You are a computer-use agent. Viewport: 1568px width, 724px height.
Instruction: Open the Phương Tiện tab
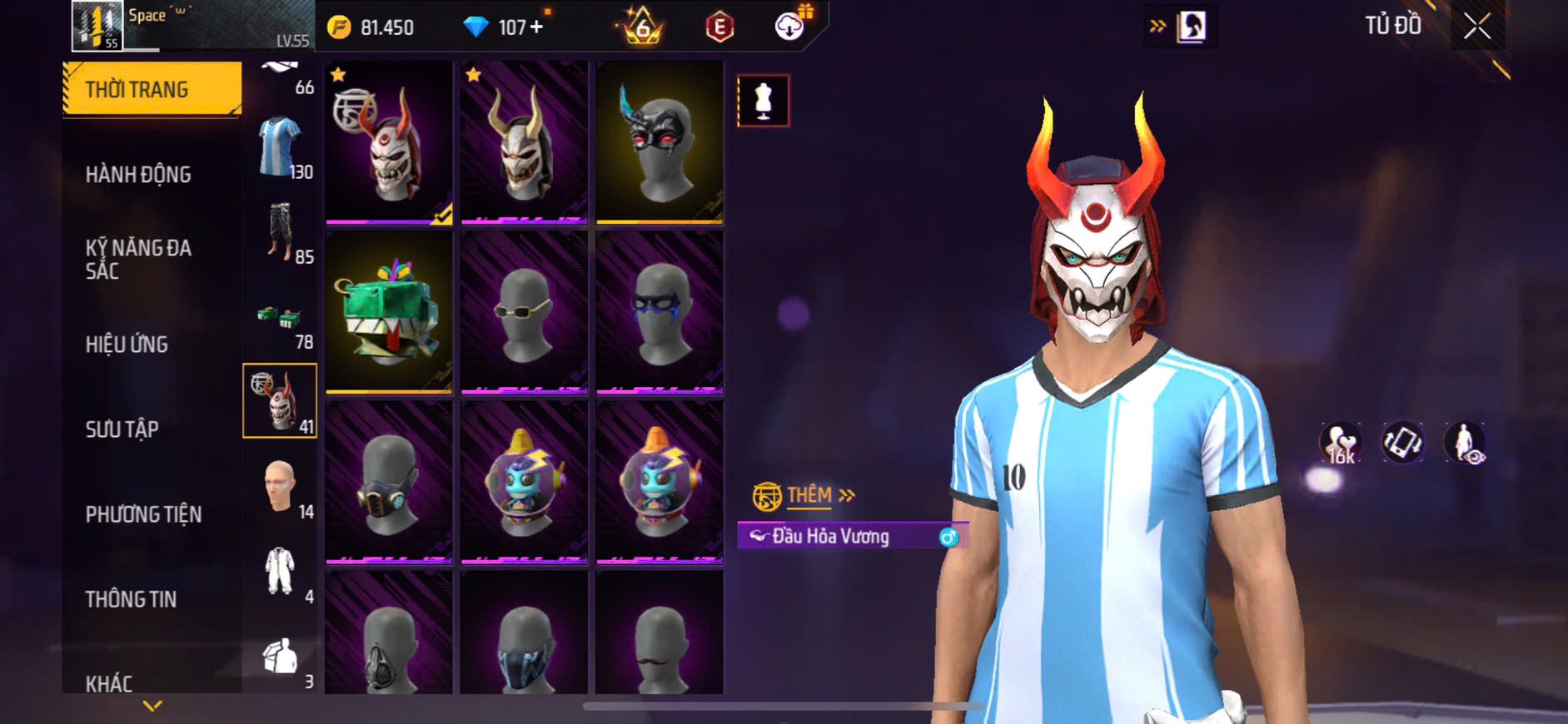point(143,514)
